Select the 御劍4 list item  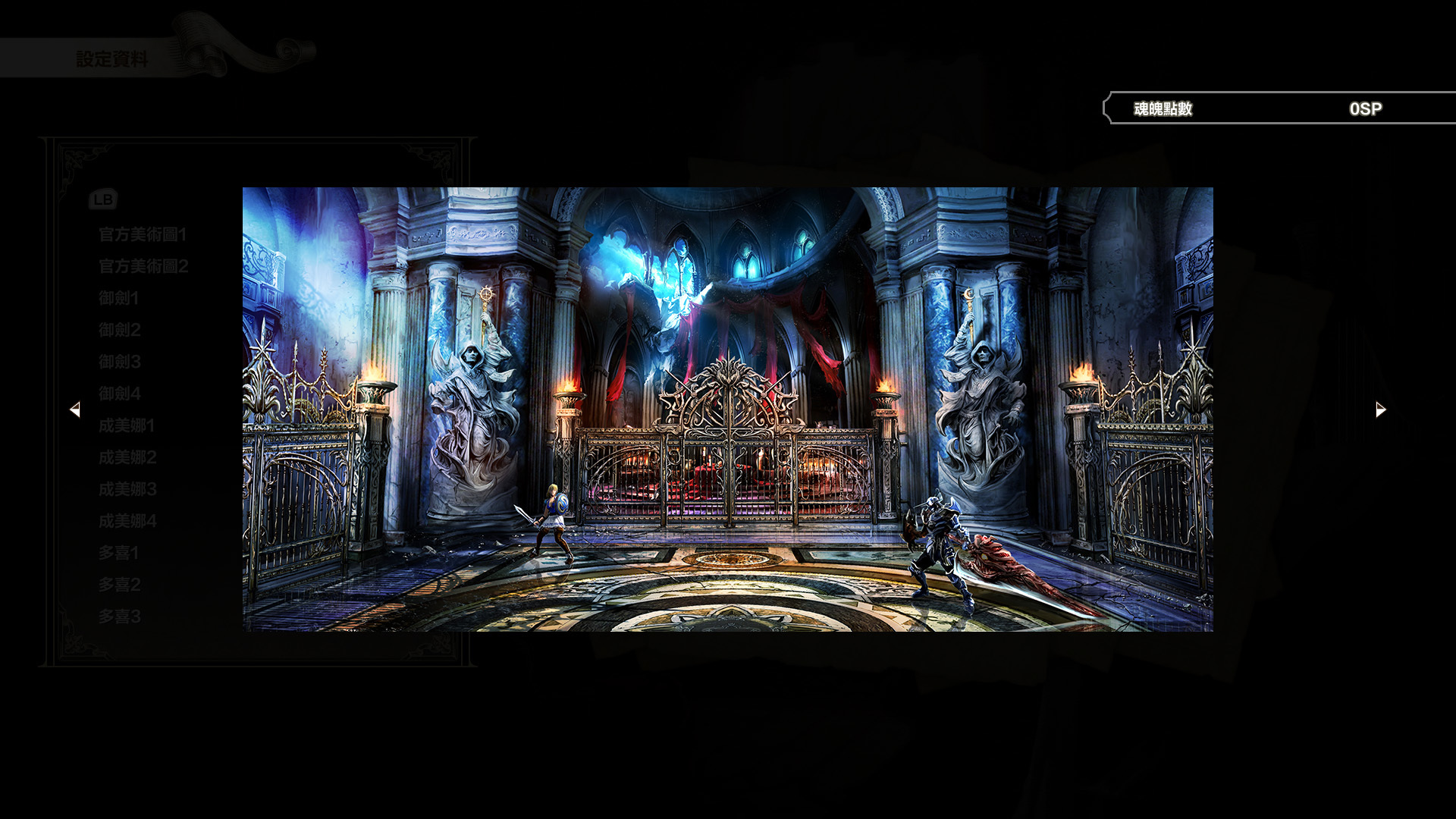coord(118,394)
